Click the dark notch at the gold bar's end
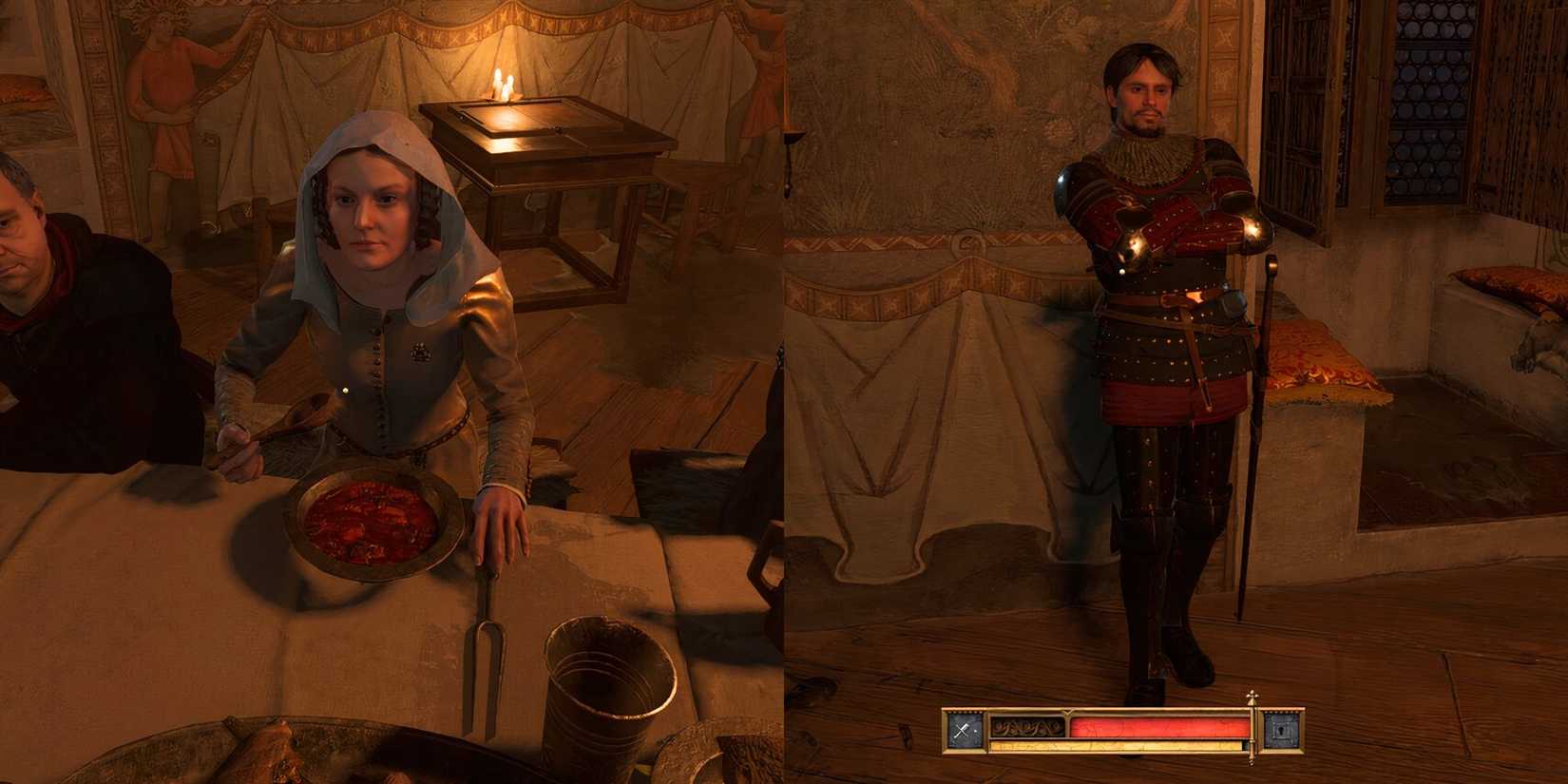 click(1246, 745)
